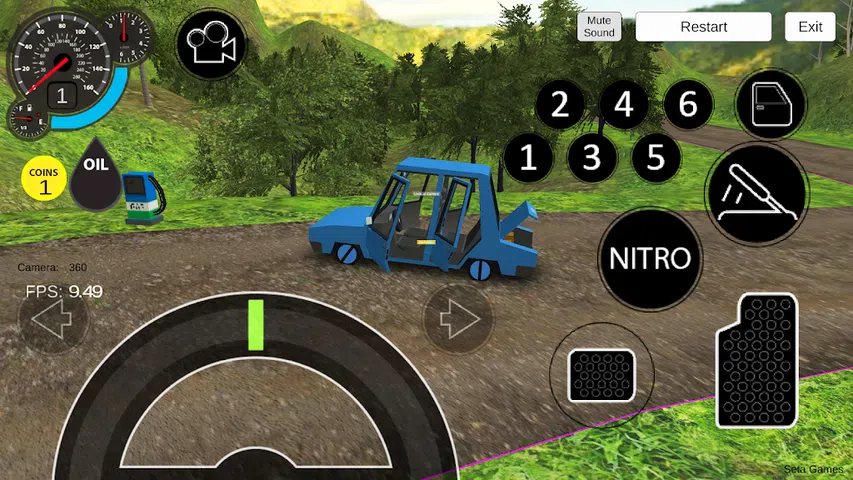
Task: Tap the tall gas pedal
Action: [x=757, y=360]
